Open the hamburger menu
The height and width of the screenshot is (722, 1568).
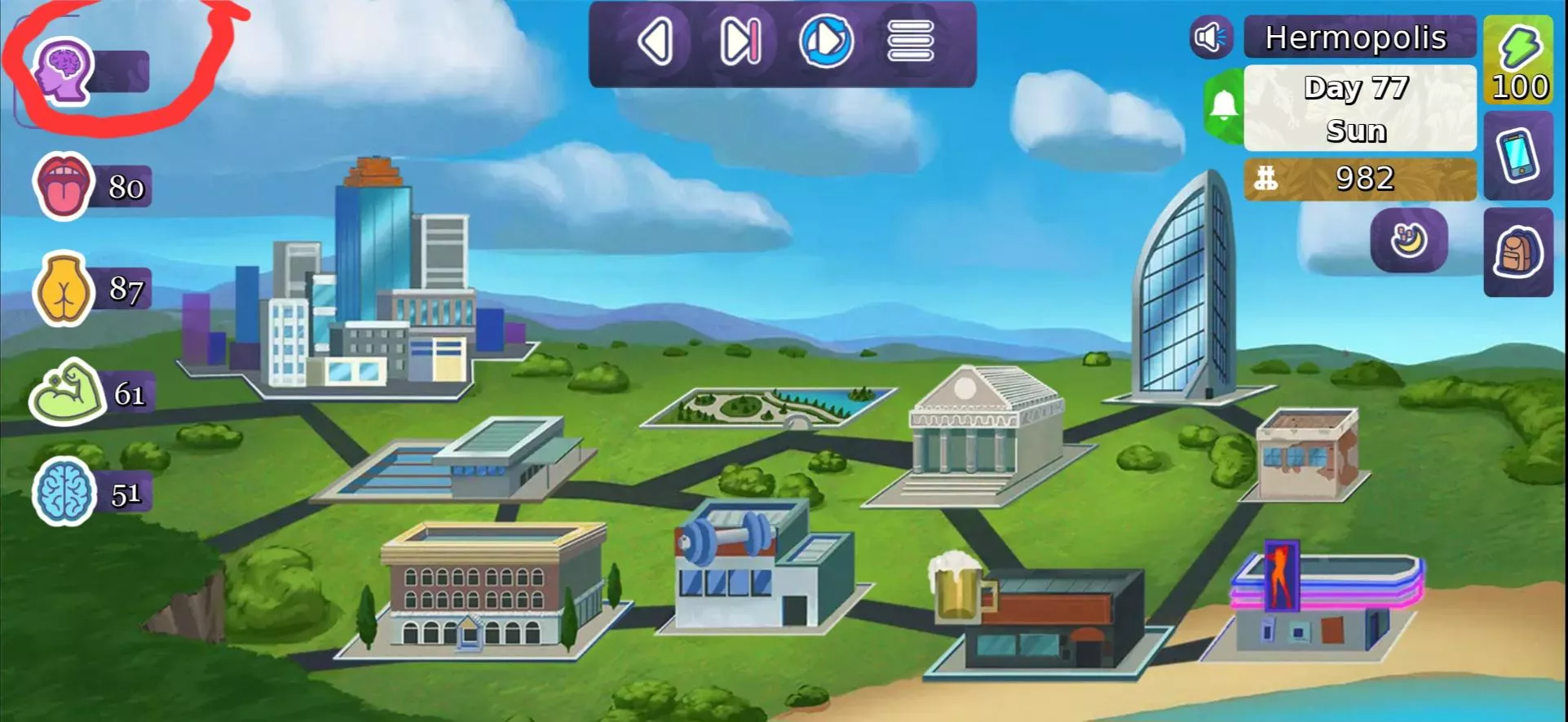[910, 42]
